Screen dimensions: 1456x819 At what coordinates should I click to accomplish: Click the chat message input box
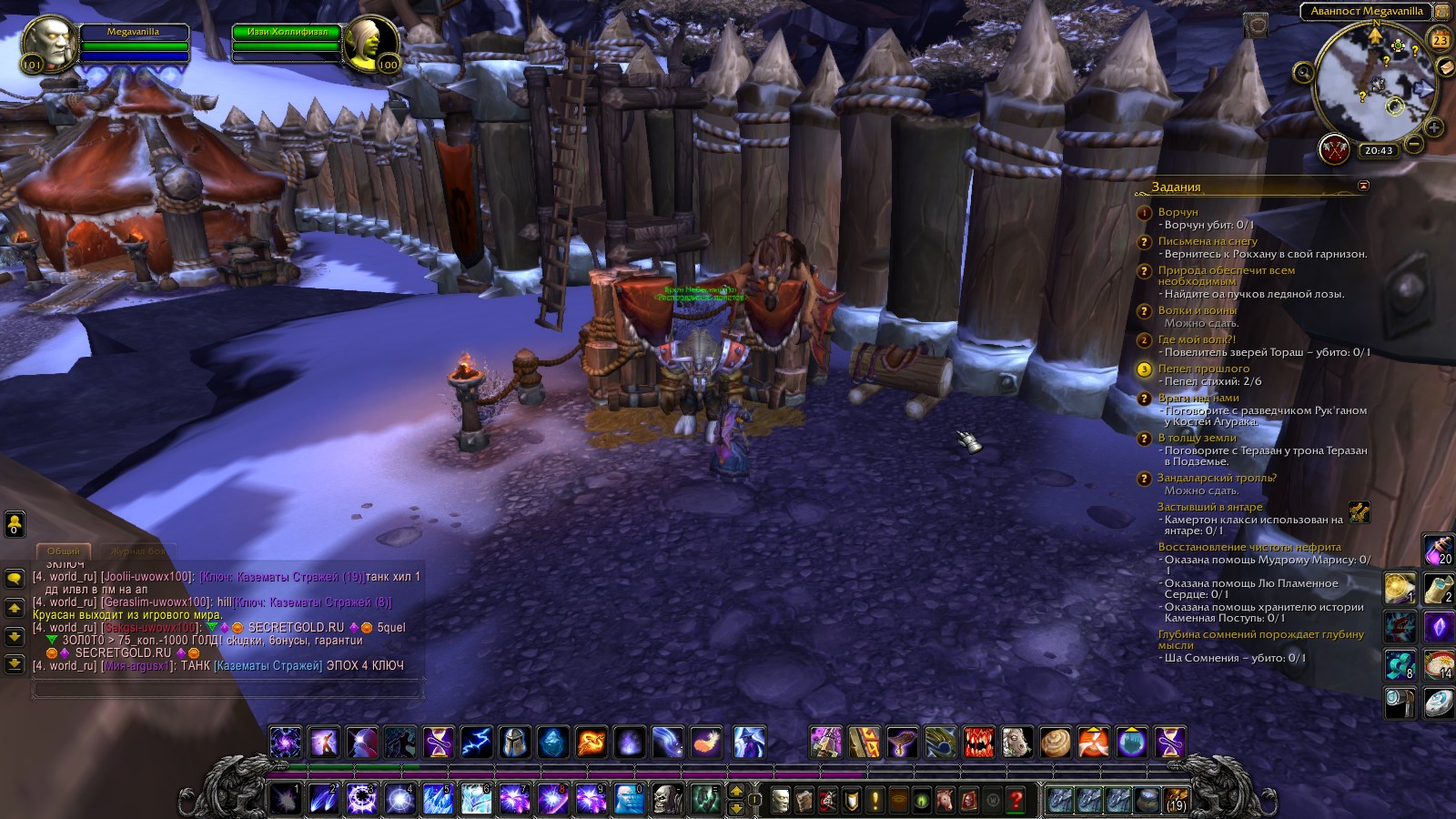(x=227, y=690)
